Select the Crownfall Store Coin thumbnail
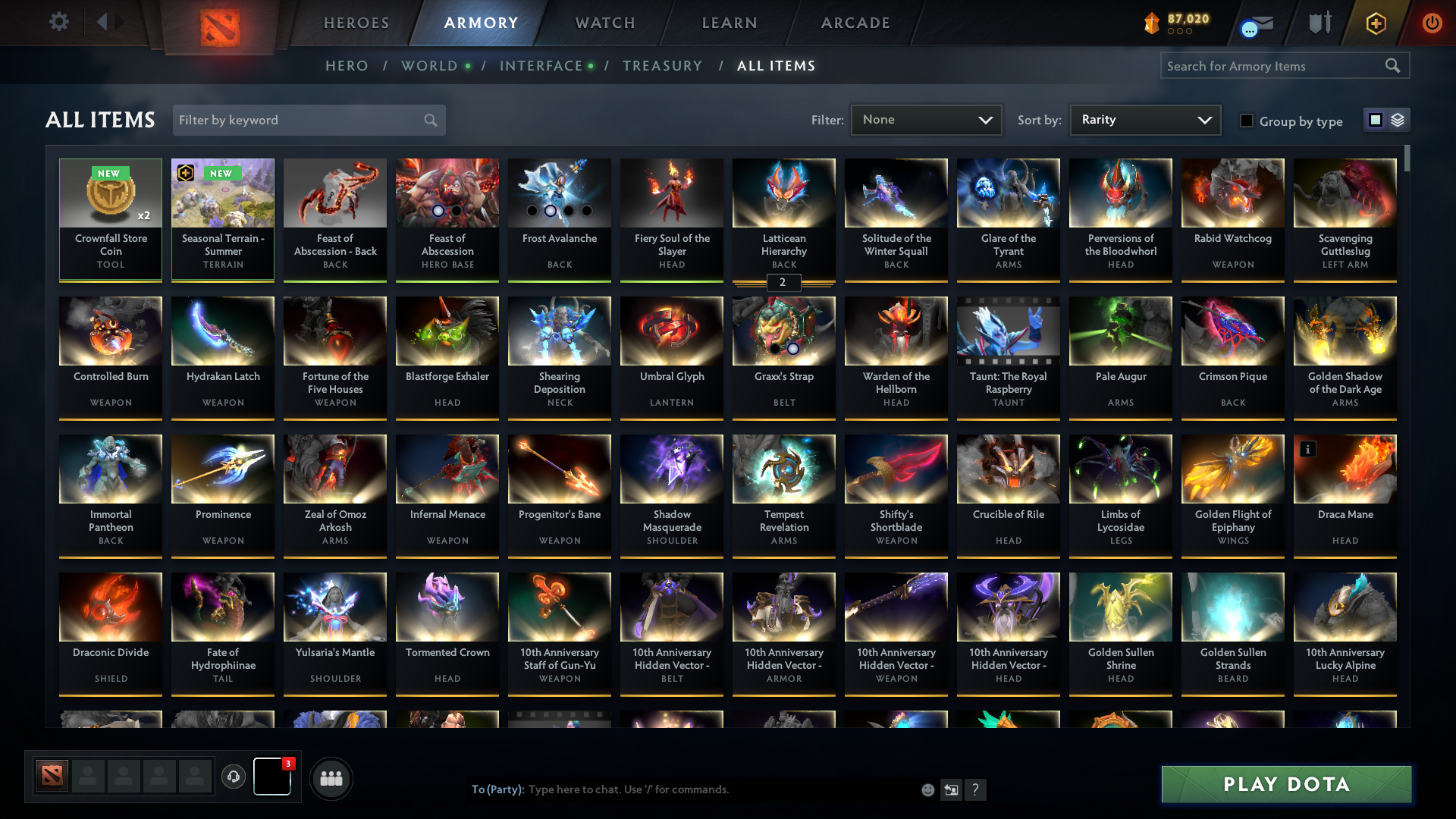The image size is (1456, 819). (111, 193)
